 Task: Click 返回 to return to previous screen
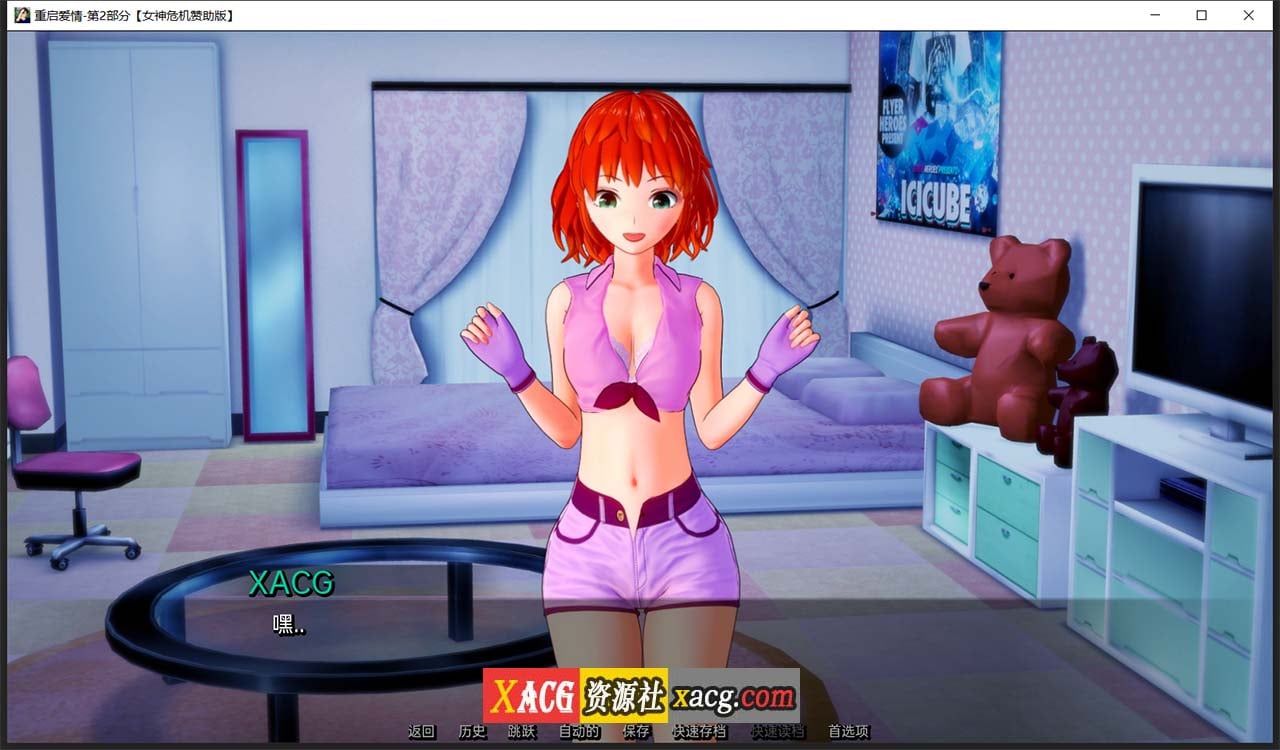point(420,731)
